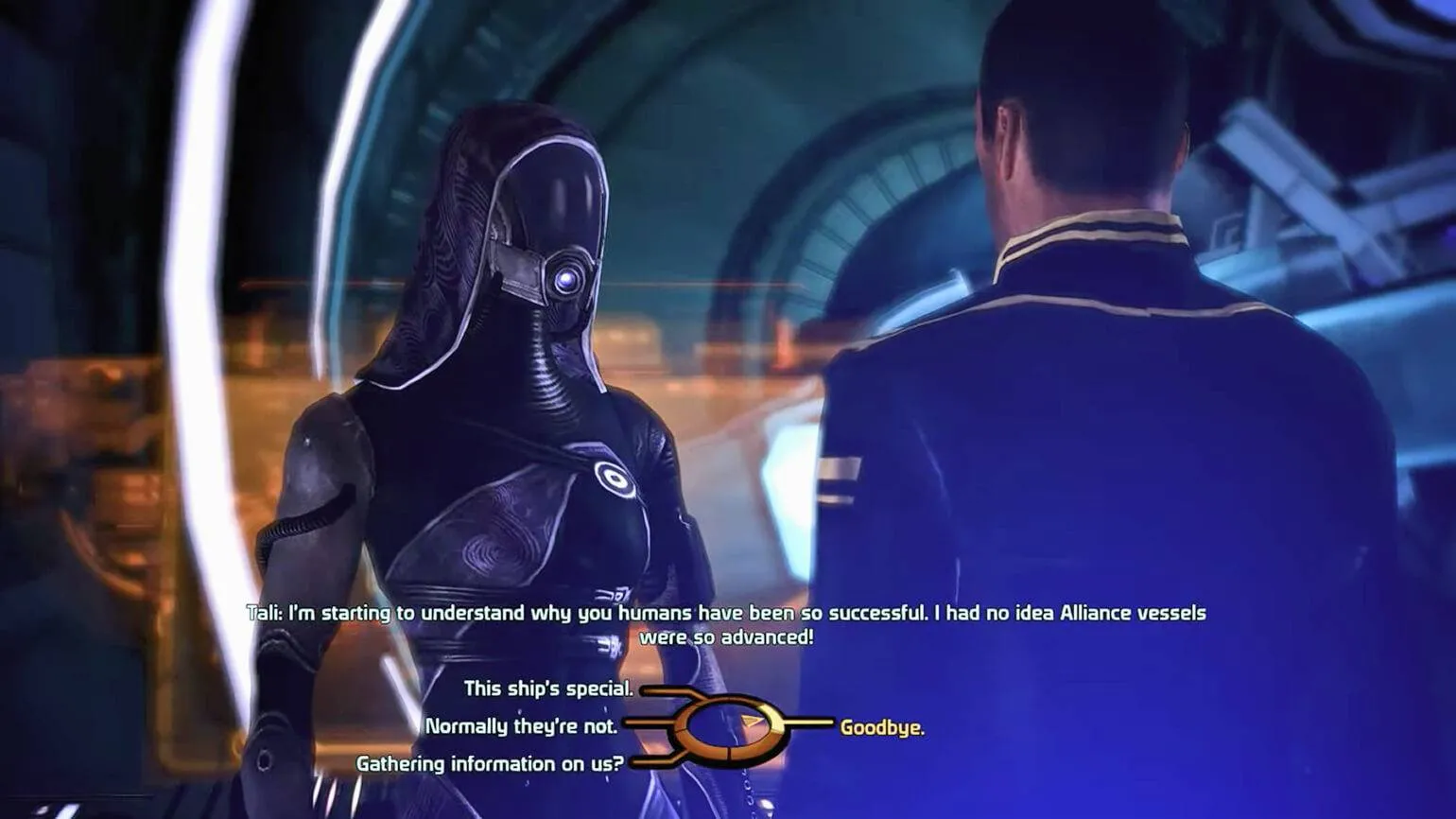Select "Normally they're not." dialogue option
The height and width of the screenshot is (819, 1456).
point(521,726)
